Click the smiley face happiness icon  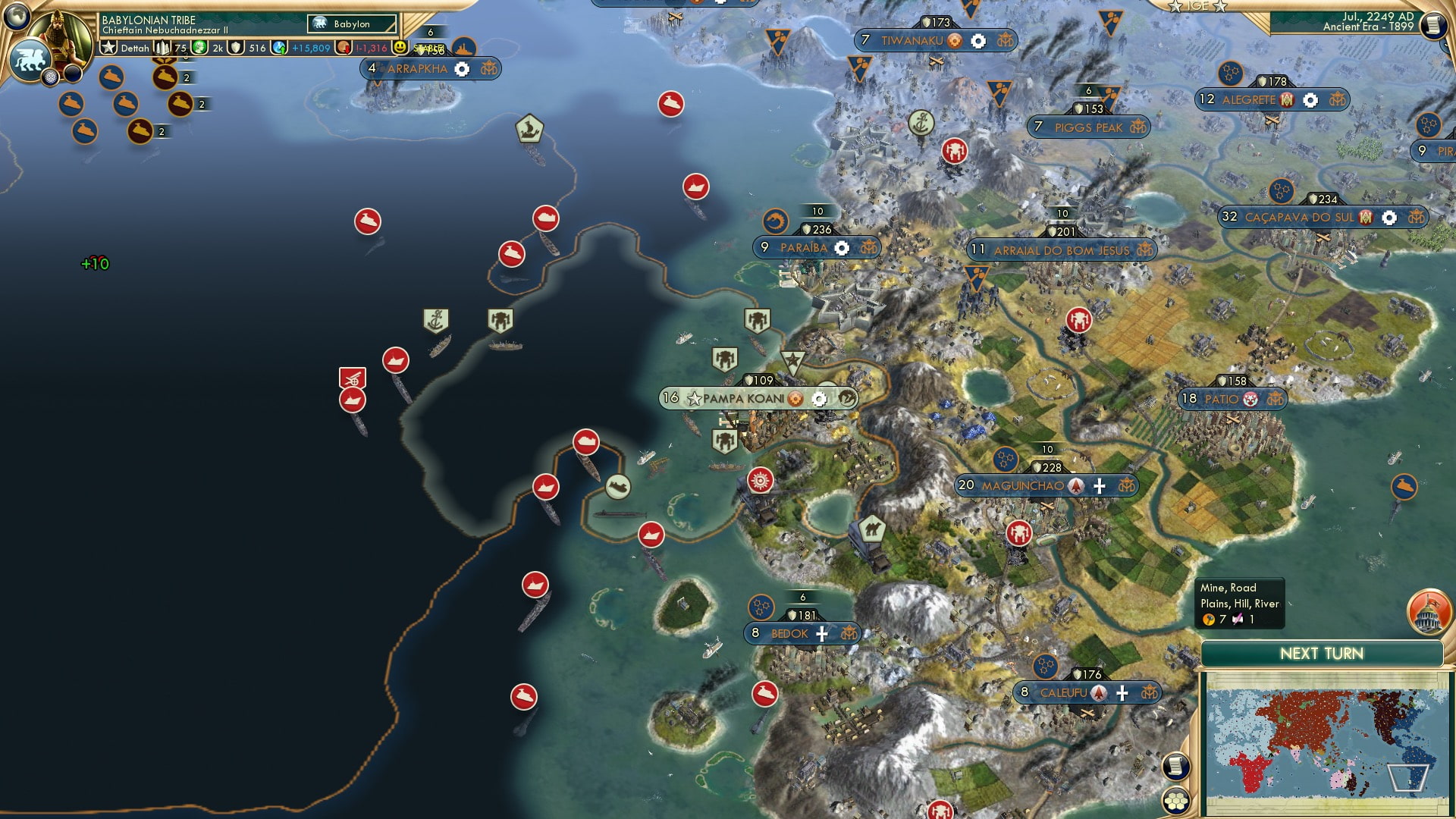(x=400, y=48)
